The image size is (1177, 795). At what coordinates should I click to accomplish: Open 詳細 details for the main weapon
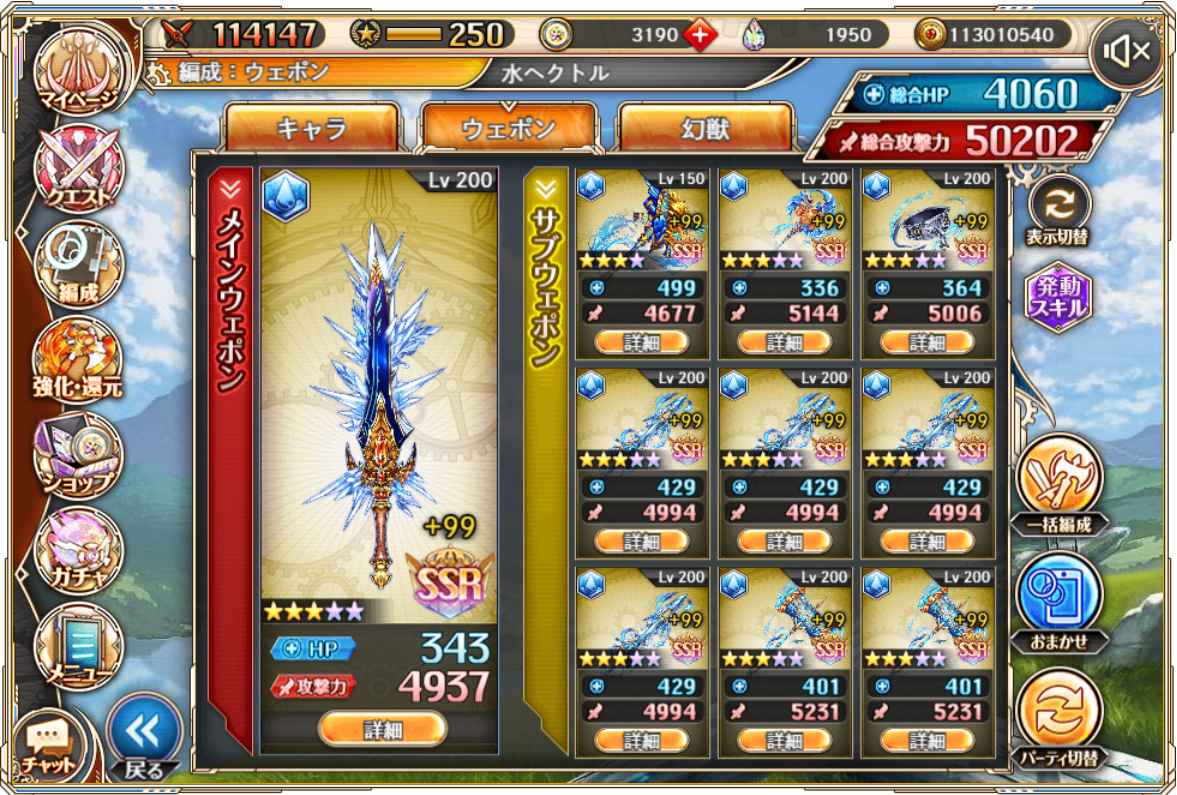click(381, 729)
